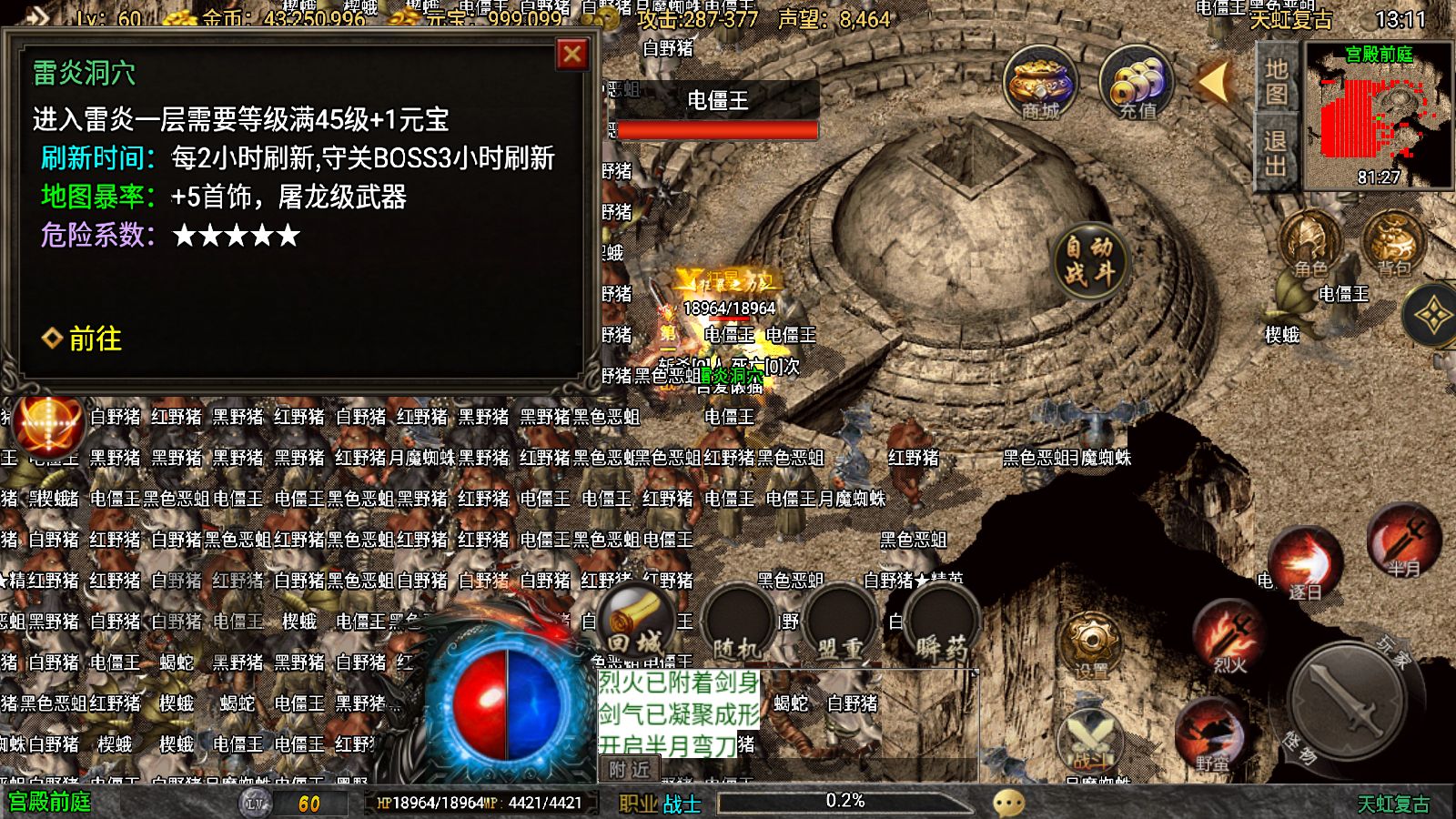Close the 雷炎洞穴 info panel
This screenshot has width=1456, height=819.
(571, 55)
